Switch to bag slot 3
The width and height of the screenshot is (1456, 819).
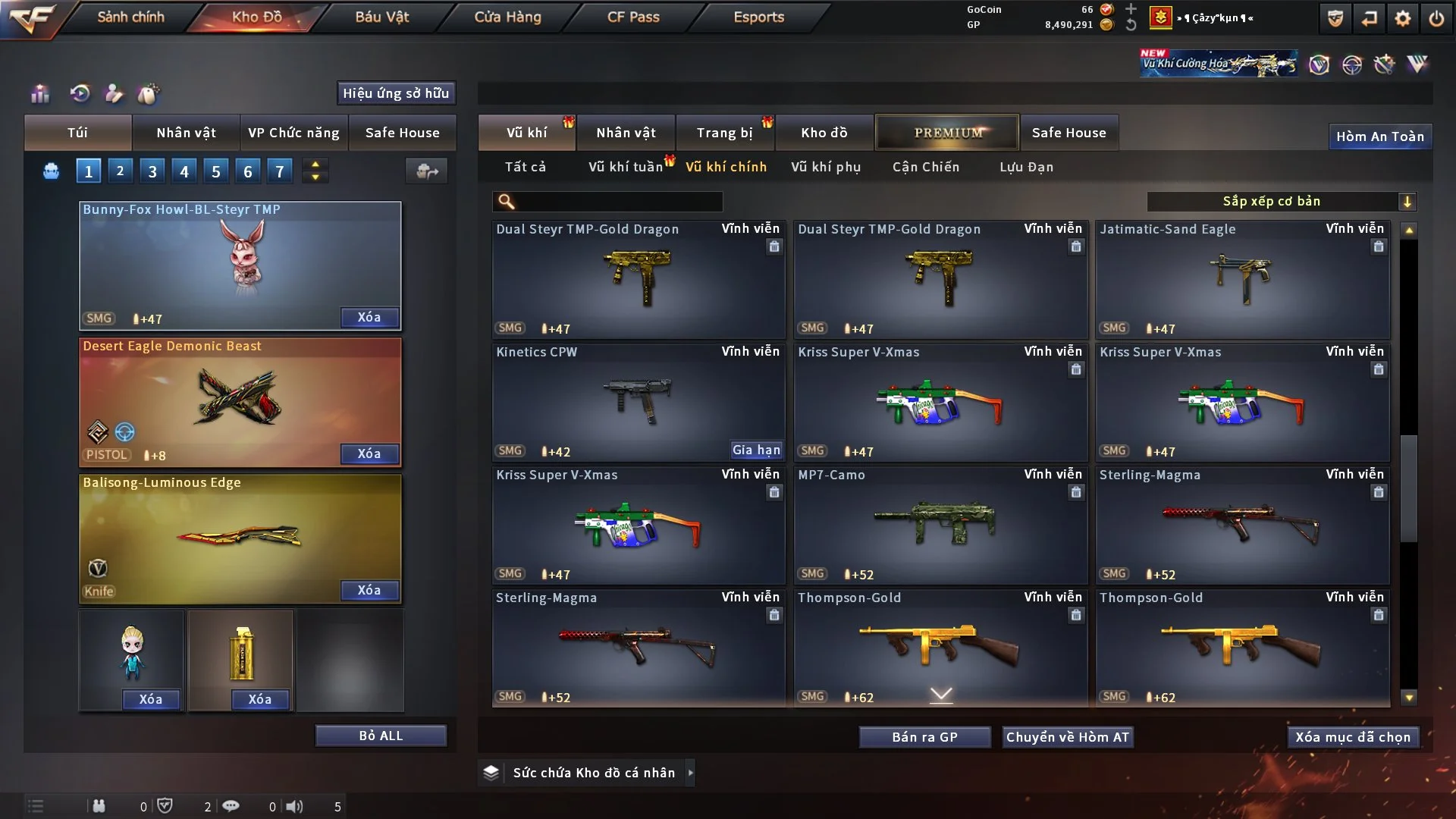coord(152,171)
